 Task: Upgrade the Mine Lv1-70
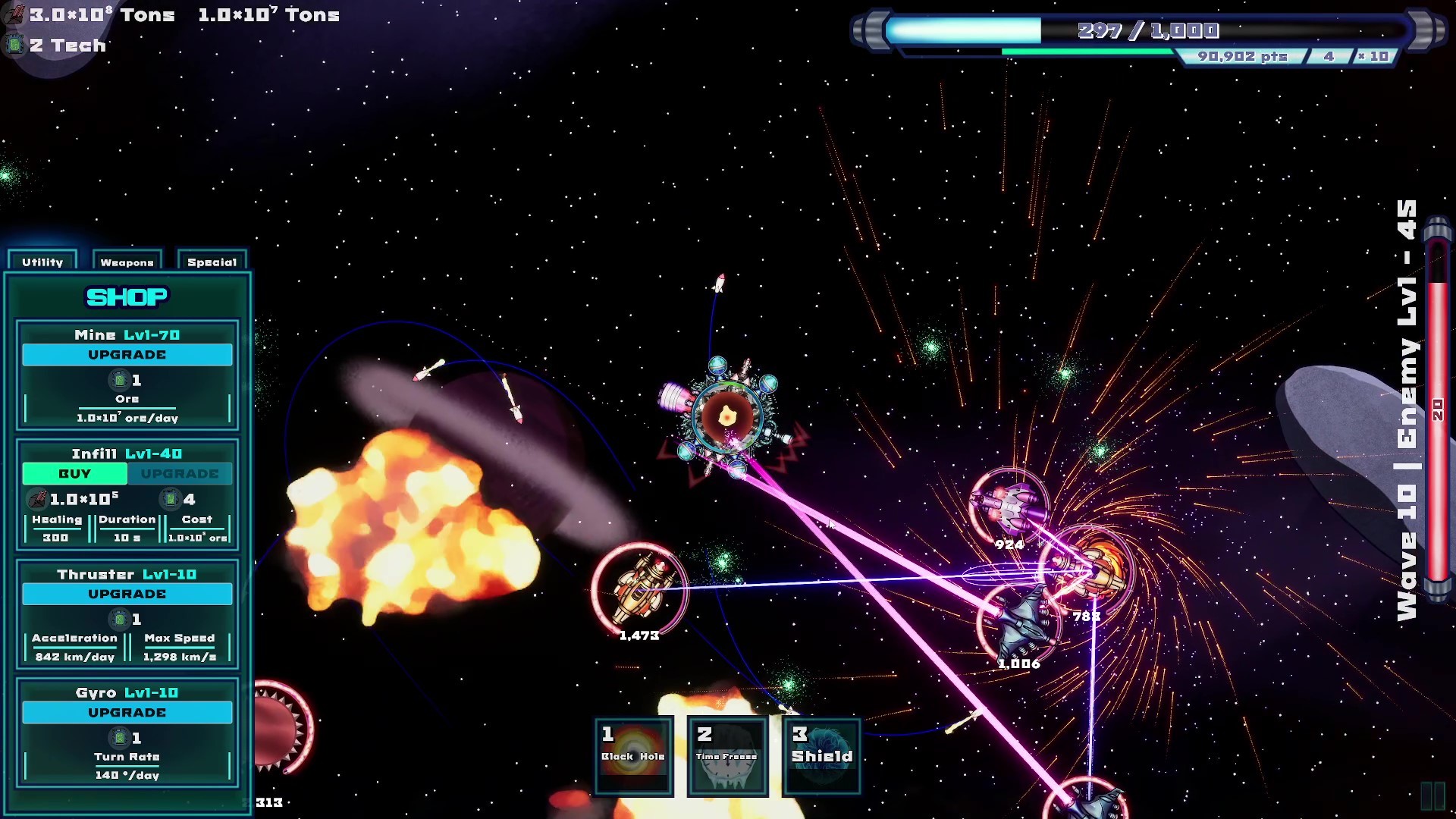click(127, 354)
